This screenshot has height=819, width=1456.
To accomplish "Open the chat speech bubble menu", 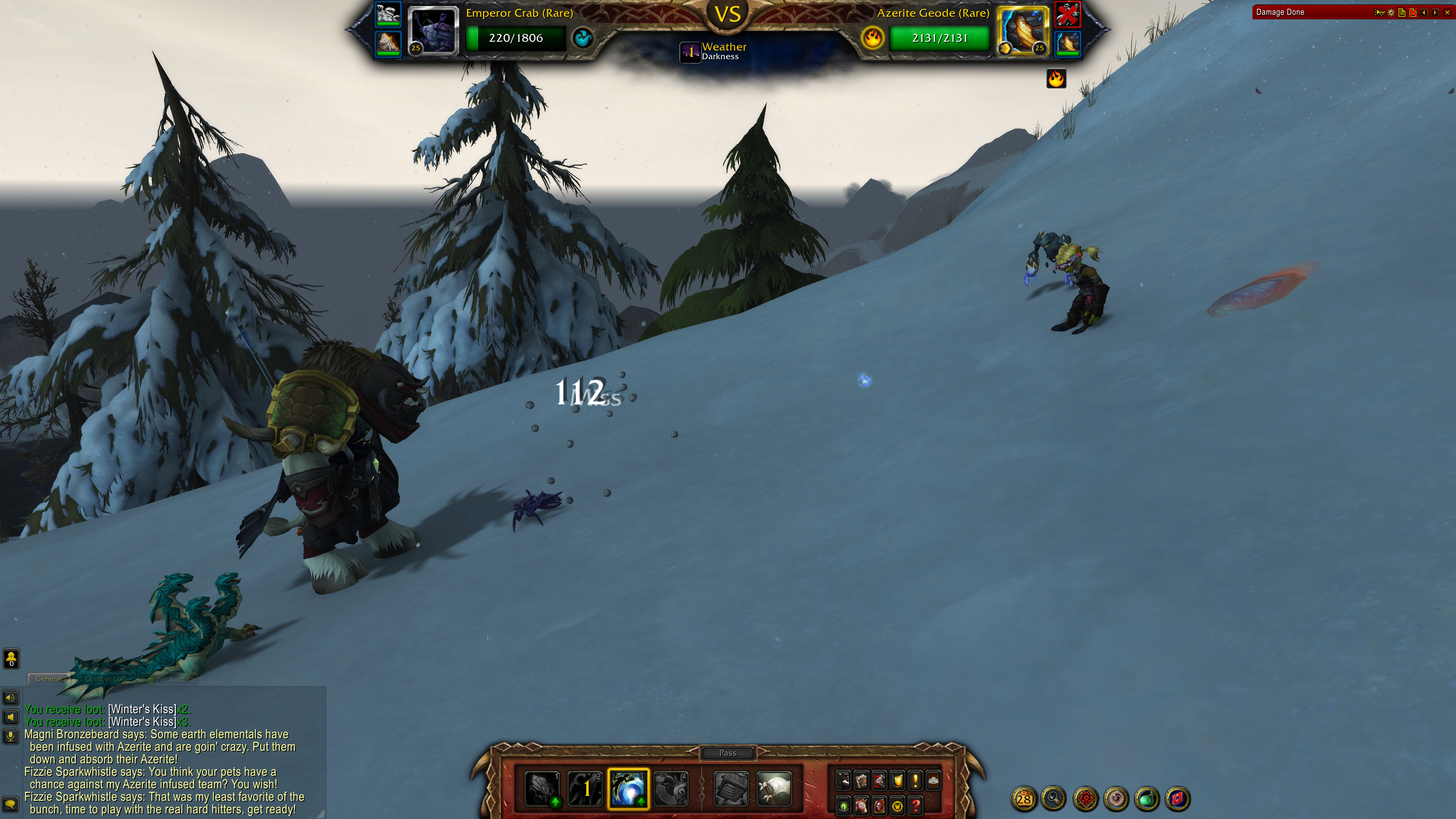I will [11, 804].
